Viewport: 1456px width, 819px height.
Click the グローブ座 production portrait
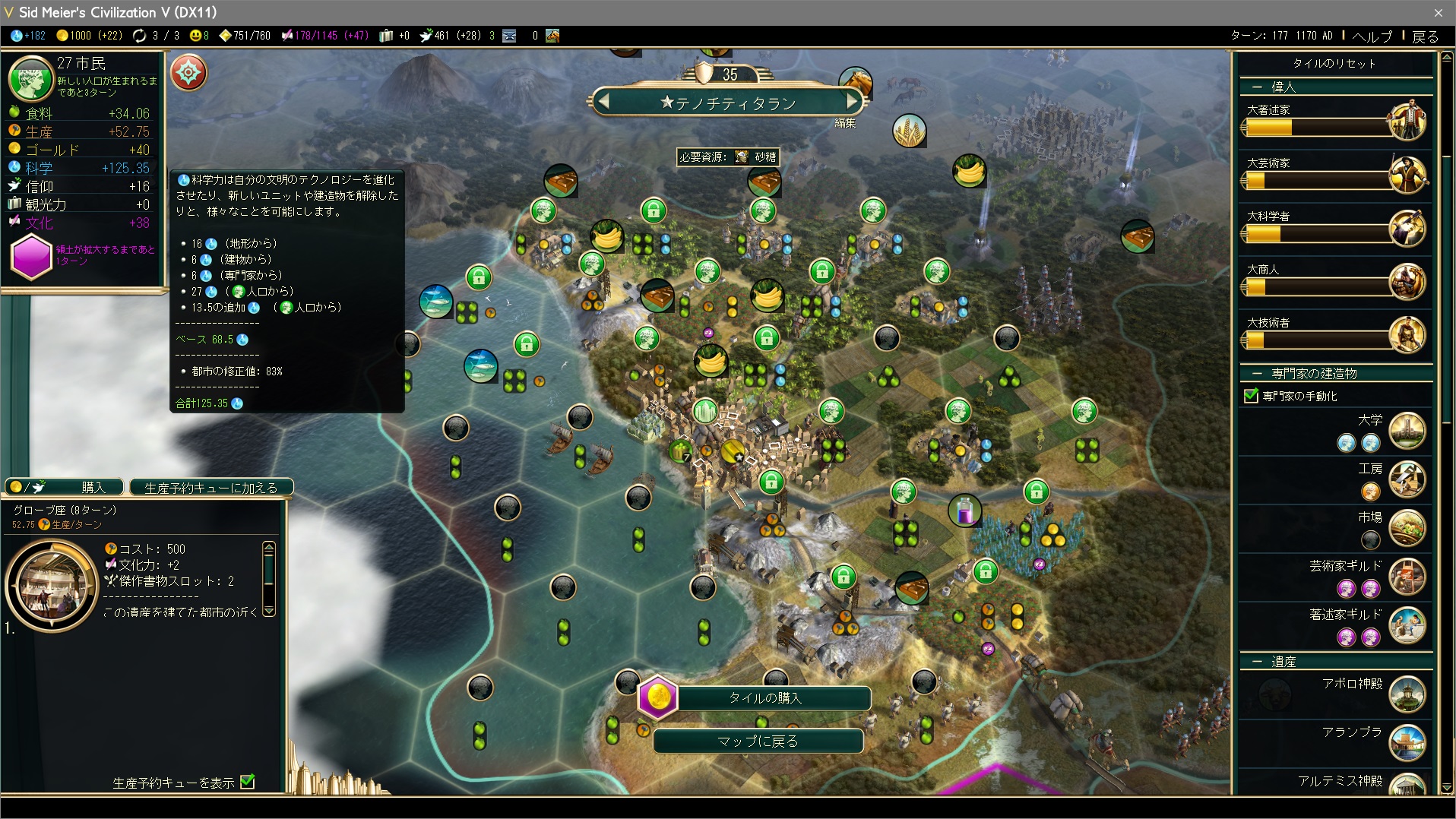point(52,585)
